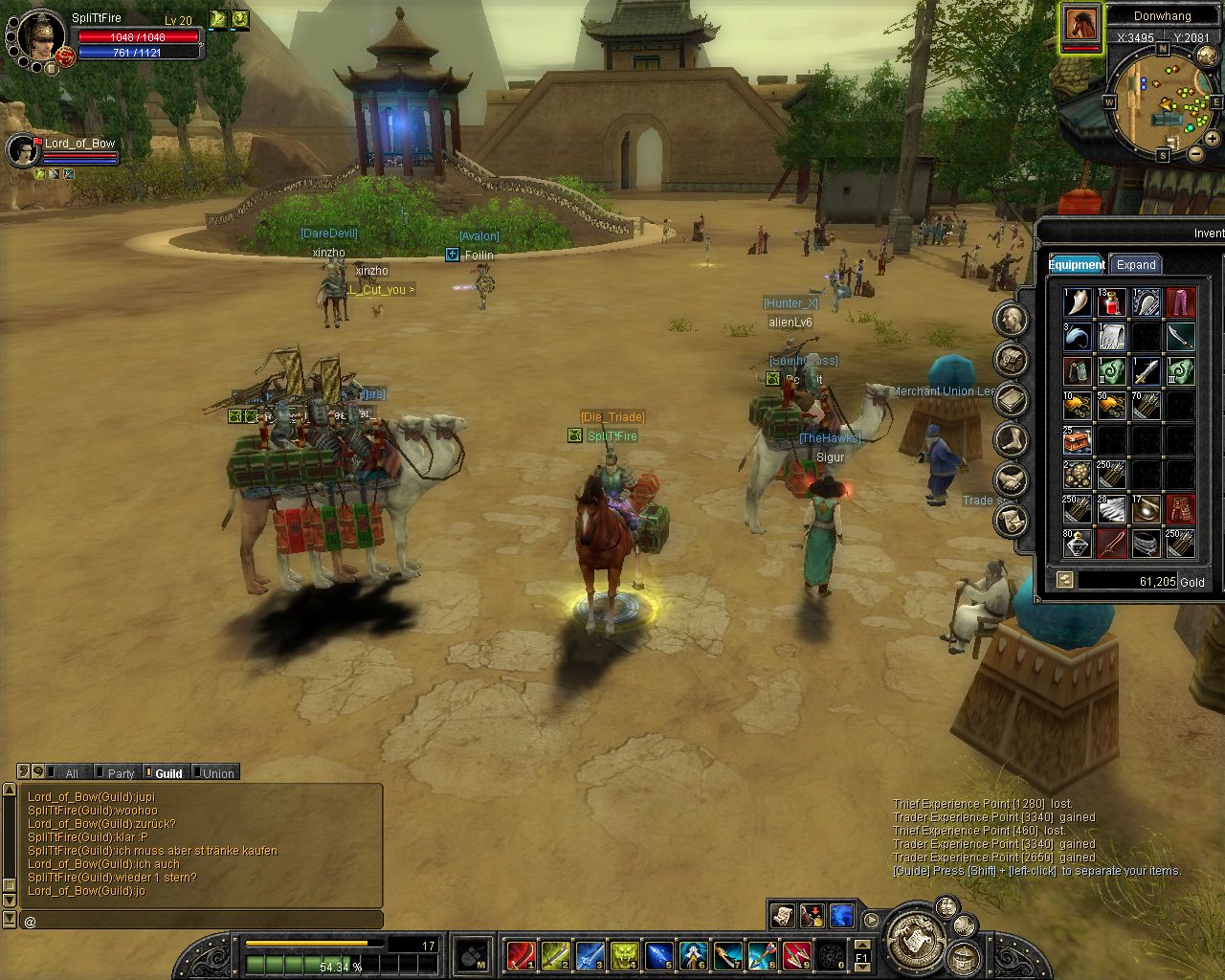The height and width of the screenshot is (980, 1225).
Task: Pick the pink trousers inventory item
Action: click(1181, 303)
